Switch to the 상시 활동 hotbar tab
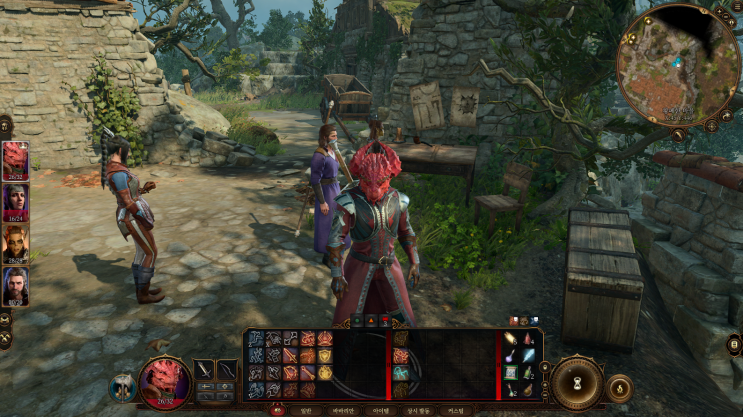743x417 pixels. 418,410
